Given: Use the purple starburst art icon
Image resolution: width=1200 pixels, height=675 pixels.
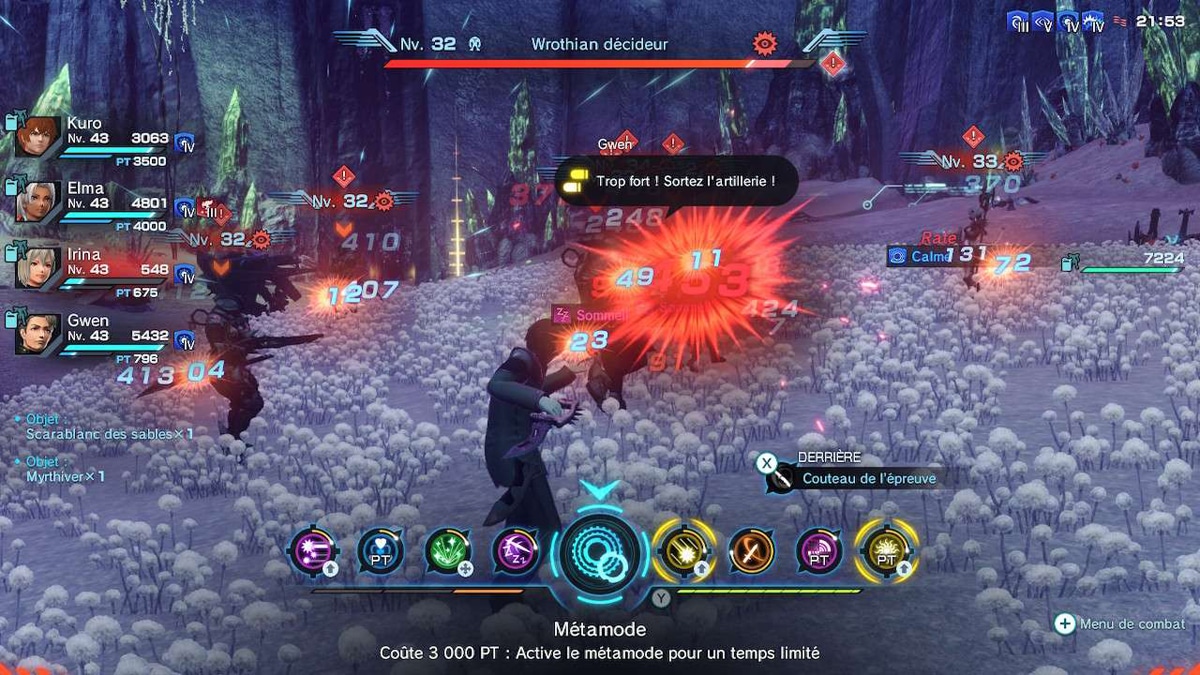Looking at the screenshot, I should point(311,551).
